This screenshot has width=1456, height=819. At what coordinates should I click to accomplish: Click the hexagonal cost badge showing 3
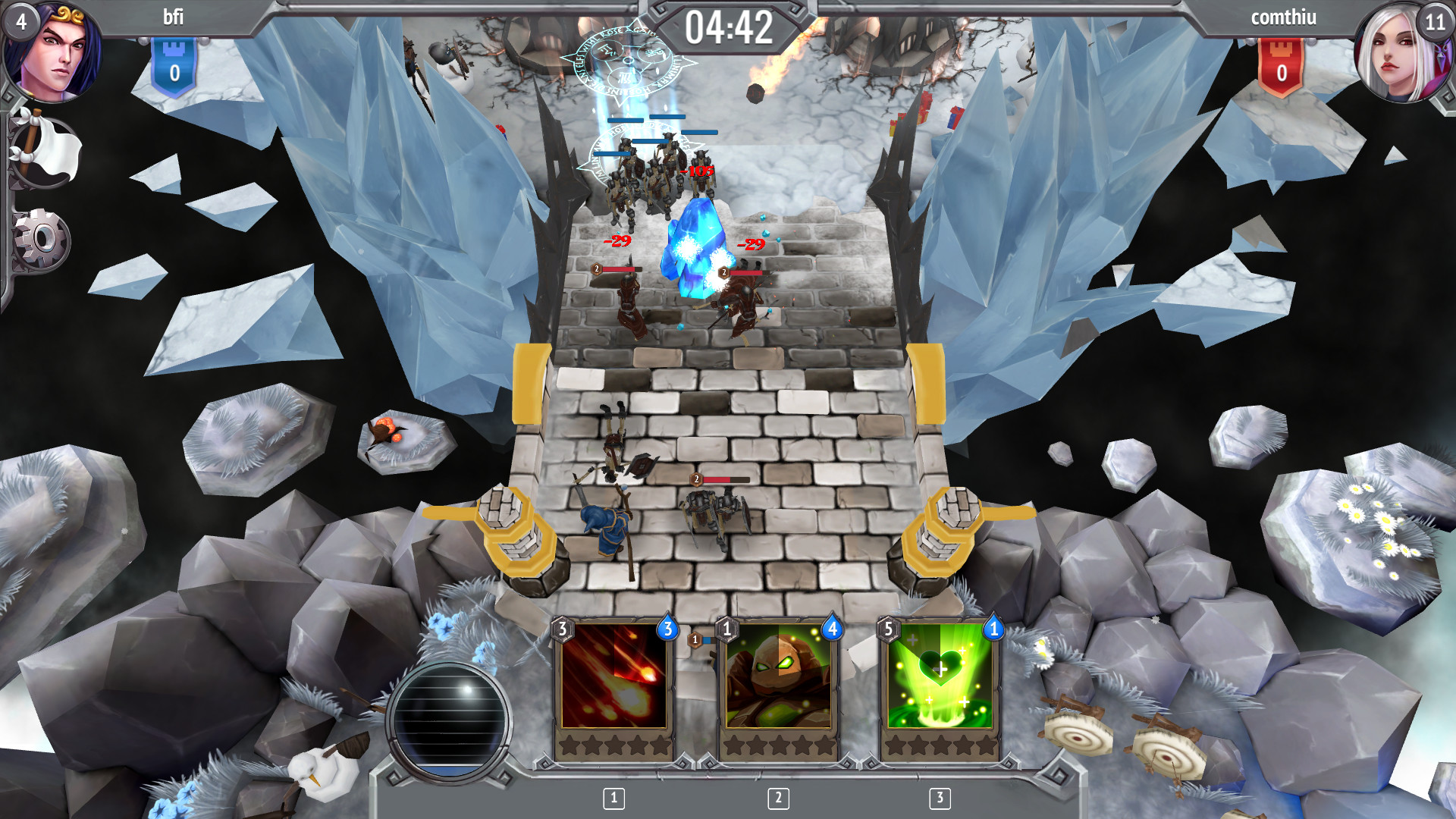tap(563, 629)
